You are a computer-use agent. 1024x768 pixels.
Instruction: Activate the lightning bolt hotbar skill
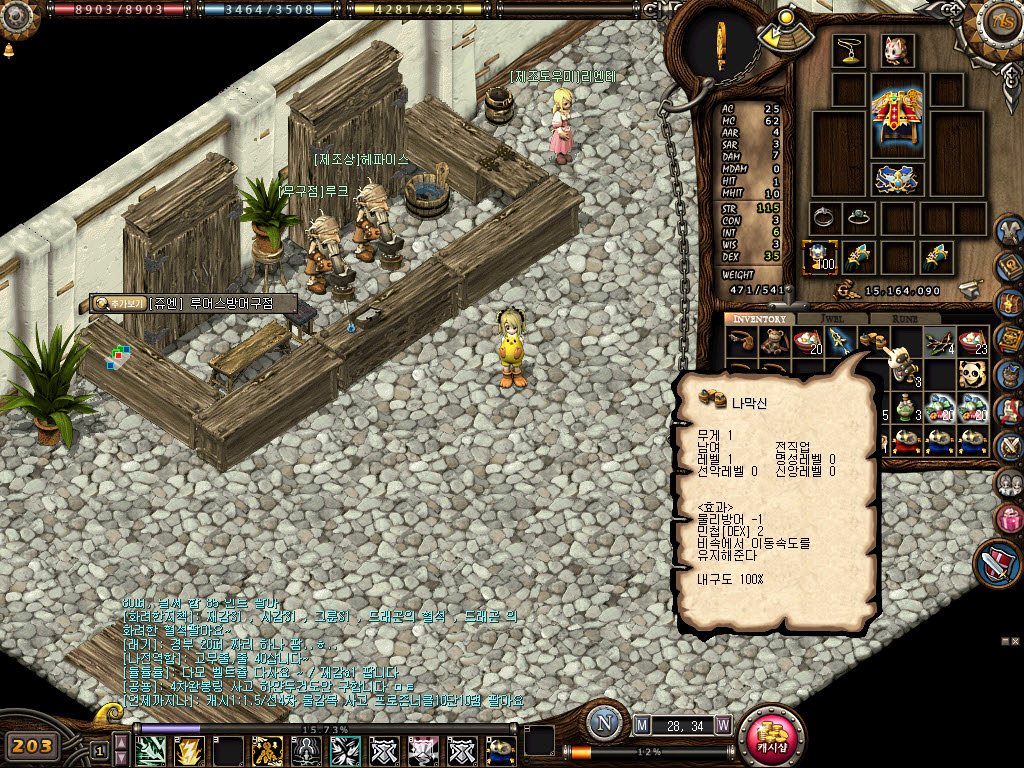[x=189, y=750]
